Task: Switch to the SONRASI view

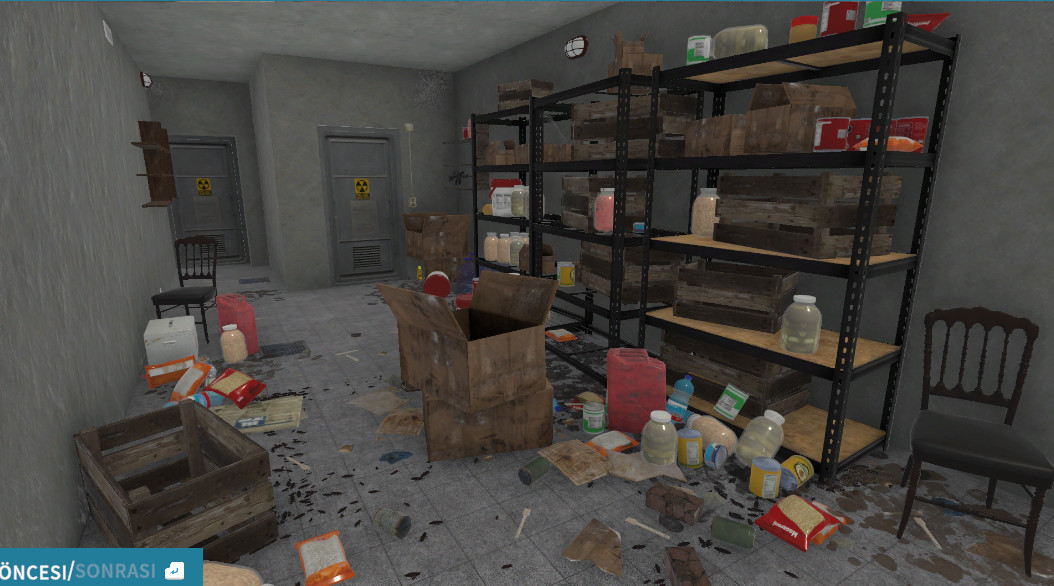Action: (115, 571)
